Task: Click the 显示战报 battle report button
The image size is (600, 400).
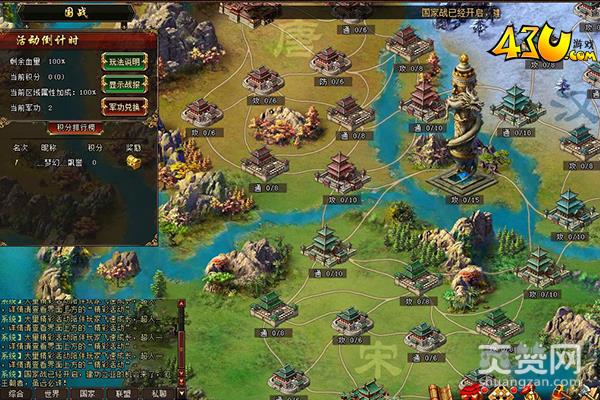Action: pos(125,82)
